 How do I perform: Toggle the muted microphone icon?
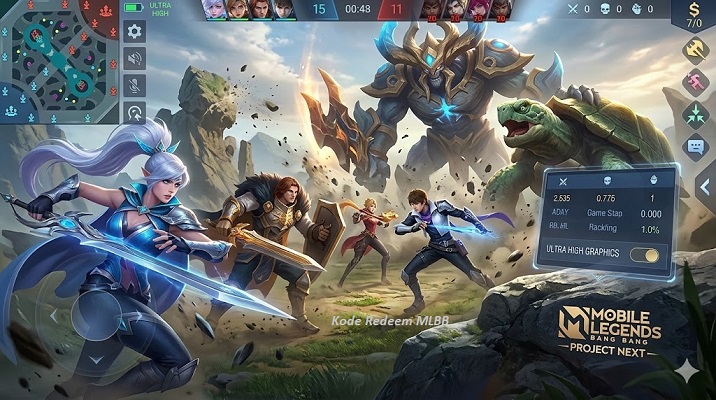coord(134,86)
